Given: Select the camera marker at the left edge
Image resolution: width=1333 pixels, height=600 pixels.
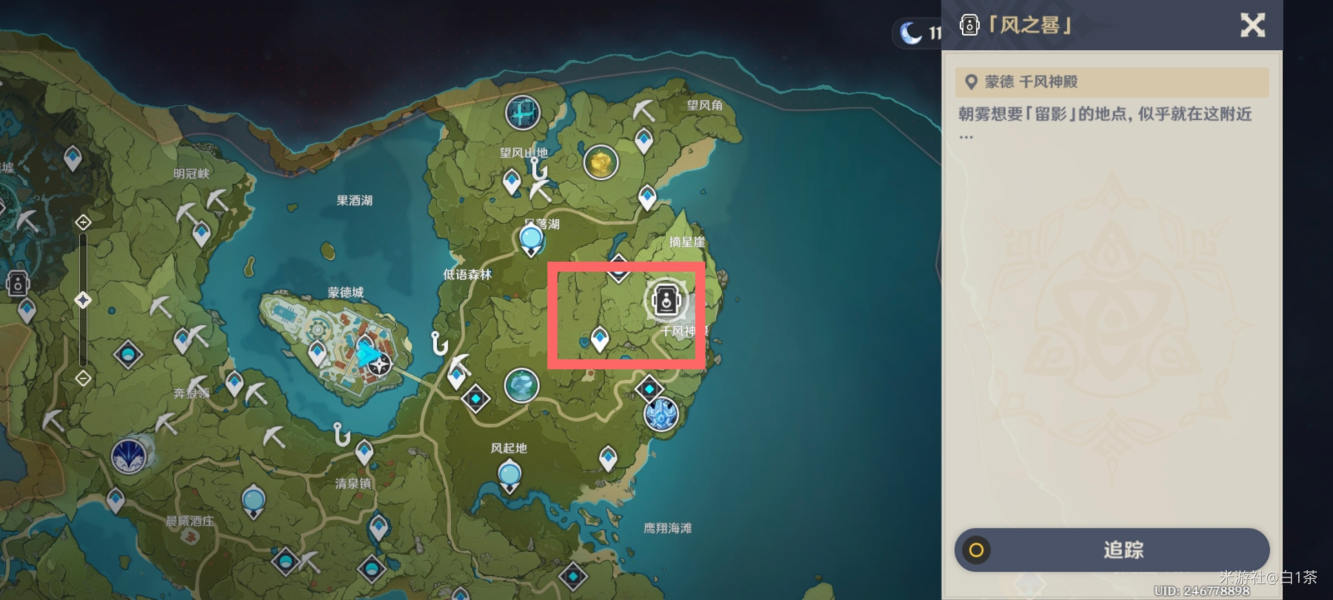Looking at the screenshot, I should click(16, 283).
